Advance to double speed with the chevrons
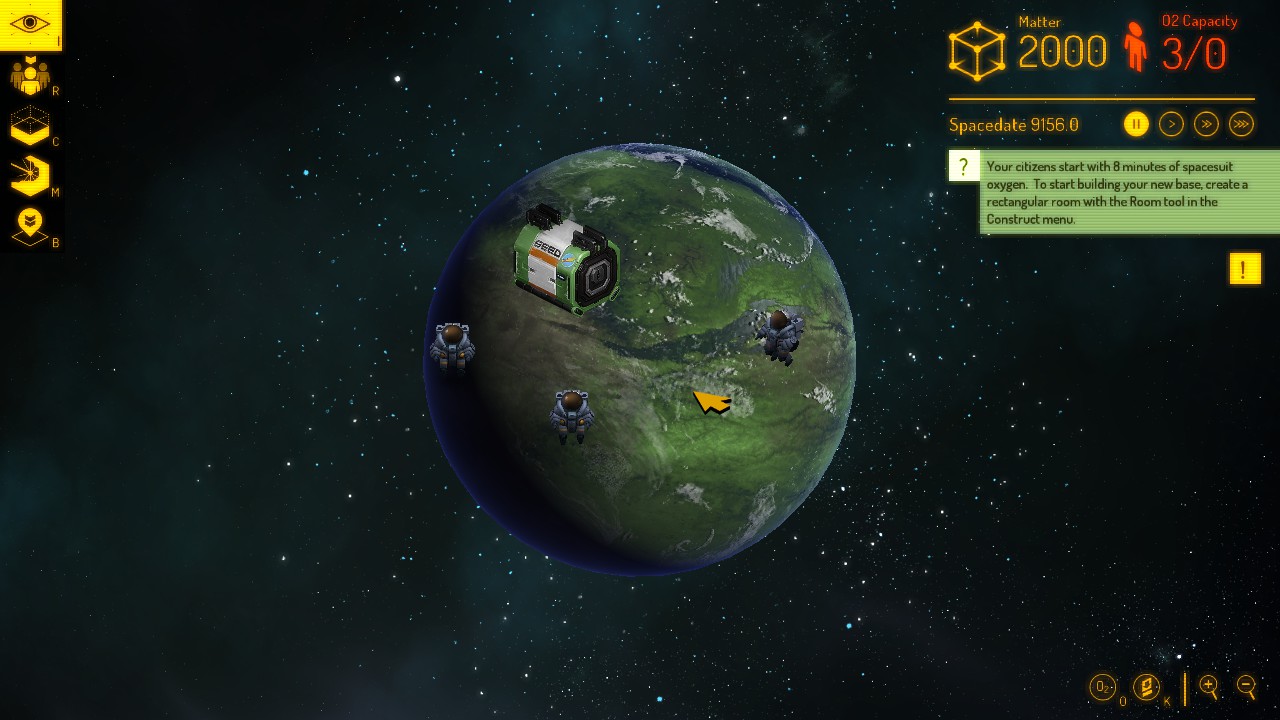1280x720 pixels. tap(1206, 124)
